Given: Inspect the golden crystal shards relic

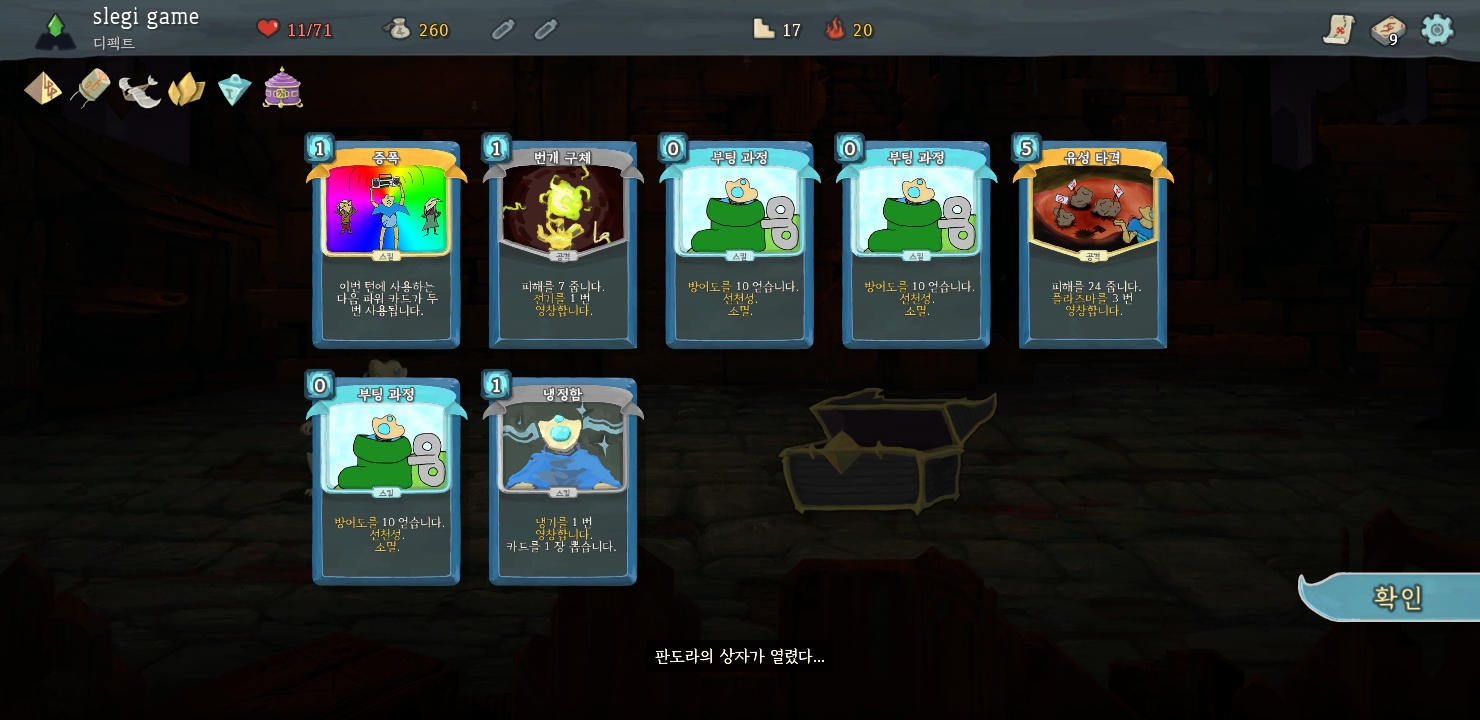Looking at the screenshot, I should tap(187, 90).
